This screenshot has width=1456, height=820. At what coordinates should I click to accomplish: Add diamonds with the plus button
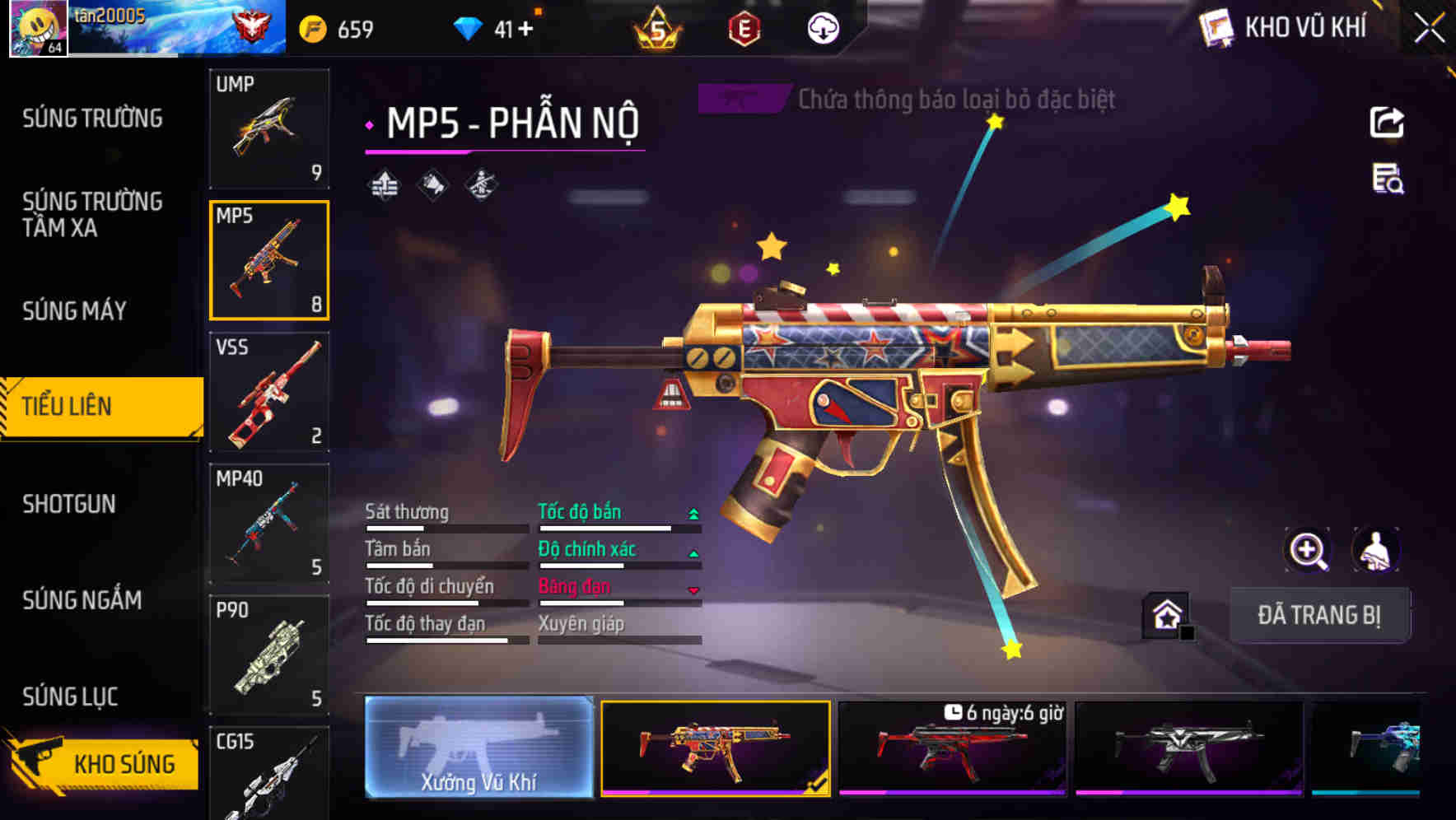pyautogui.click(x=525, y=30)
